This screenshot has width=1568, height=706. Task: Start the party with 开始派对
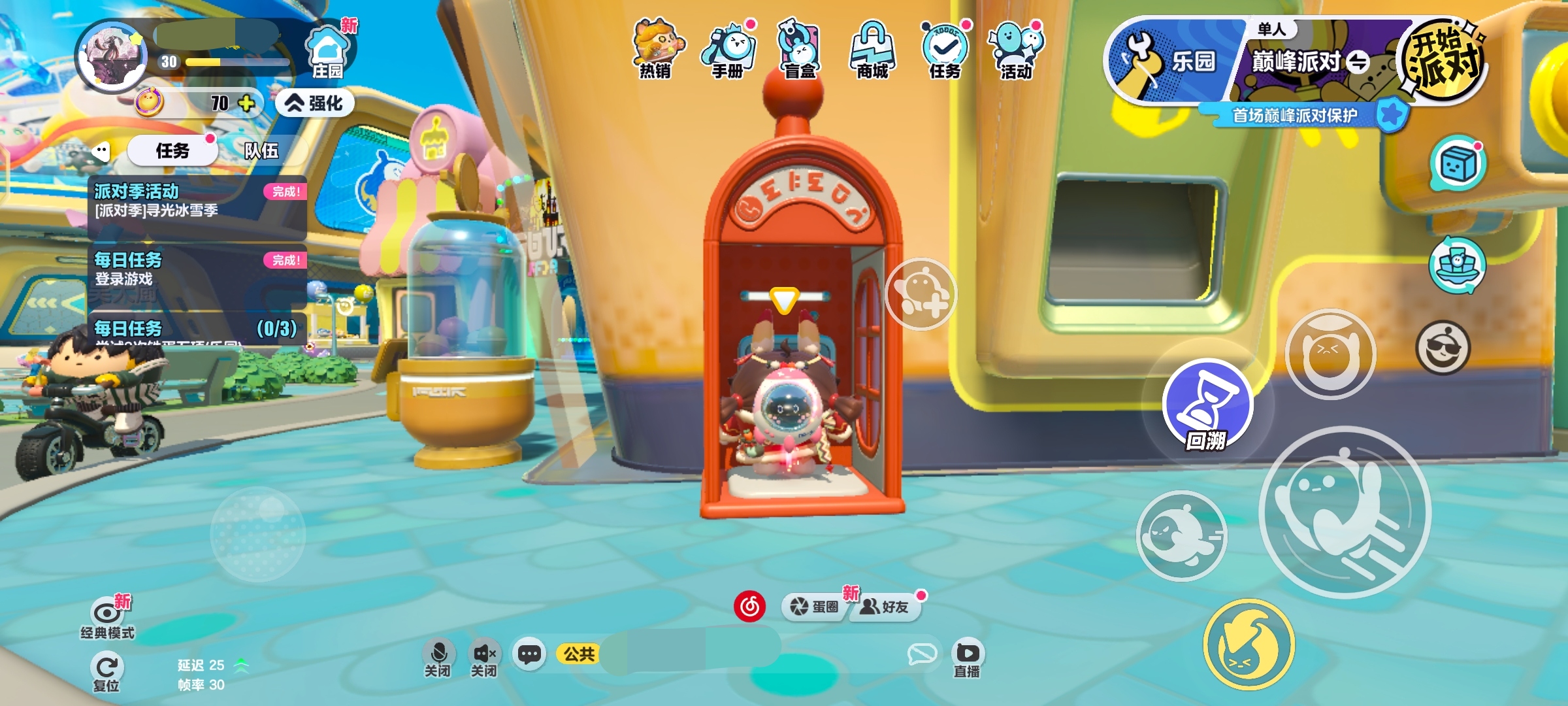(x=1443, y=60)
